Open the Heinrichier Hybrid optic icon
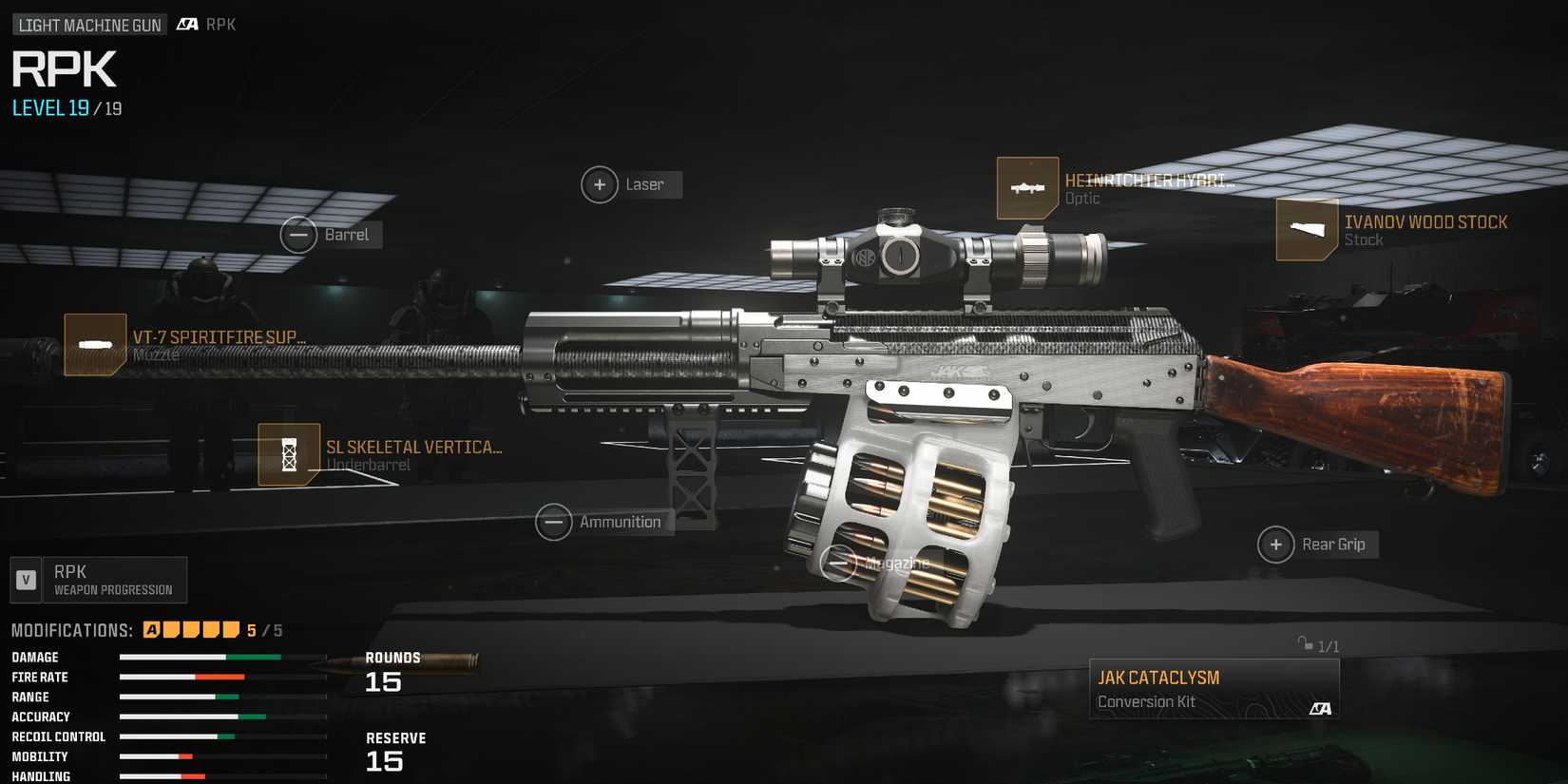 click(1028, 187)
